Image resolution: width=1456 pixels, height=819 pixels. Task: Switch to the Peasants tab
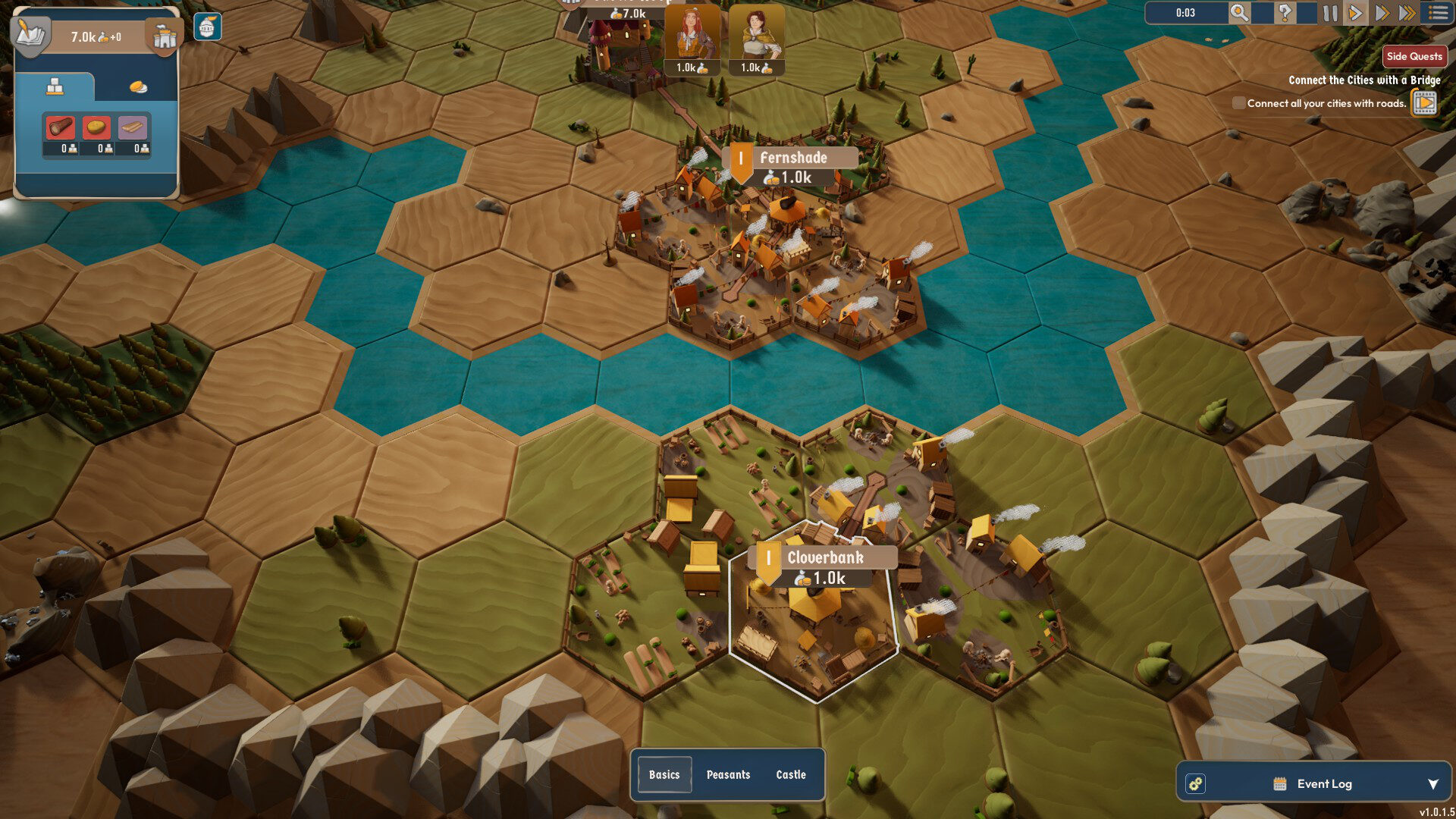click(x=729, y=774)
